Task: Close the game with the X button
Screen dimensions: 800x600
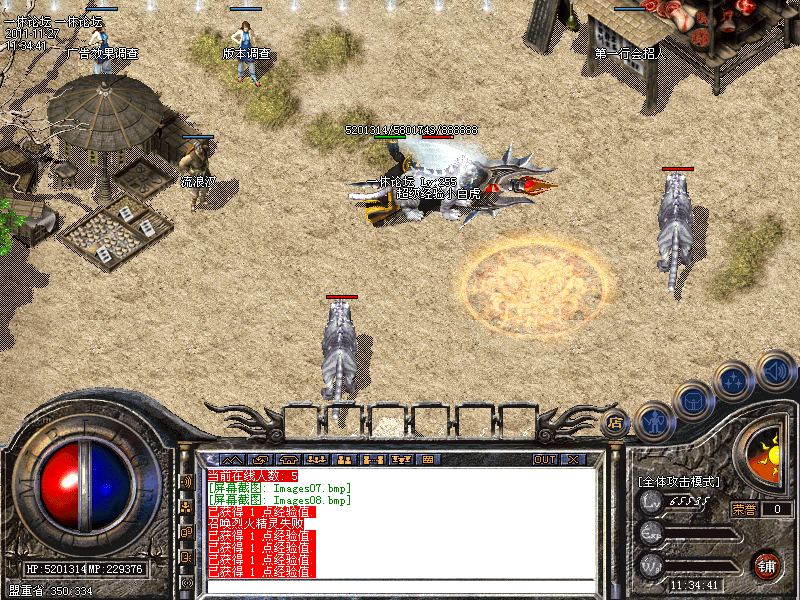Action: pyautogui.click(x=573, y=460)
